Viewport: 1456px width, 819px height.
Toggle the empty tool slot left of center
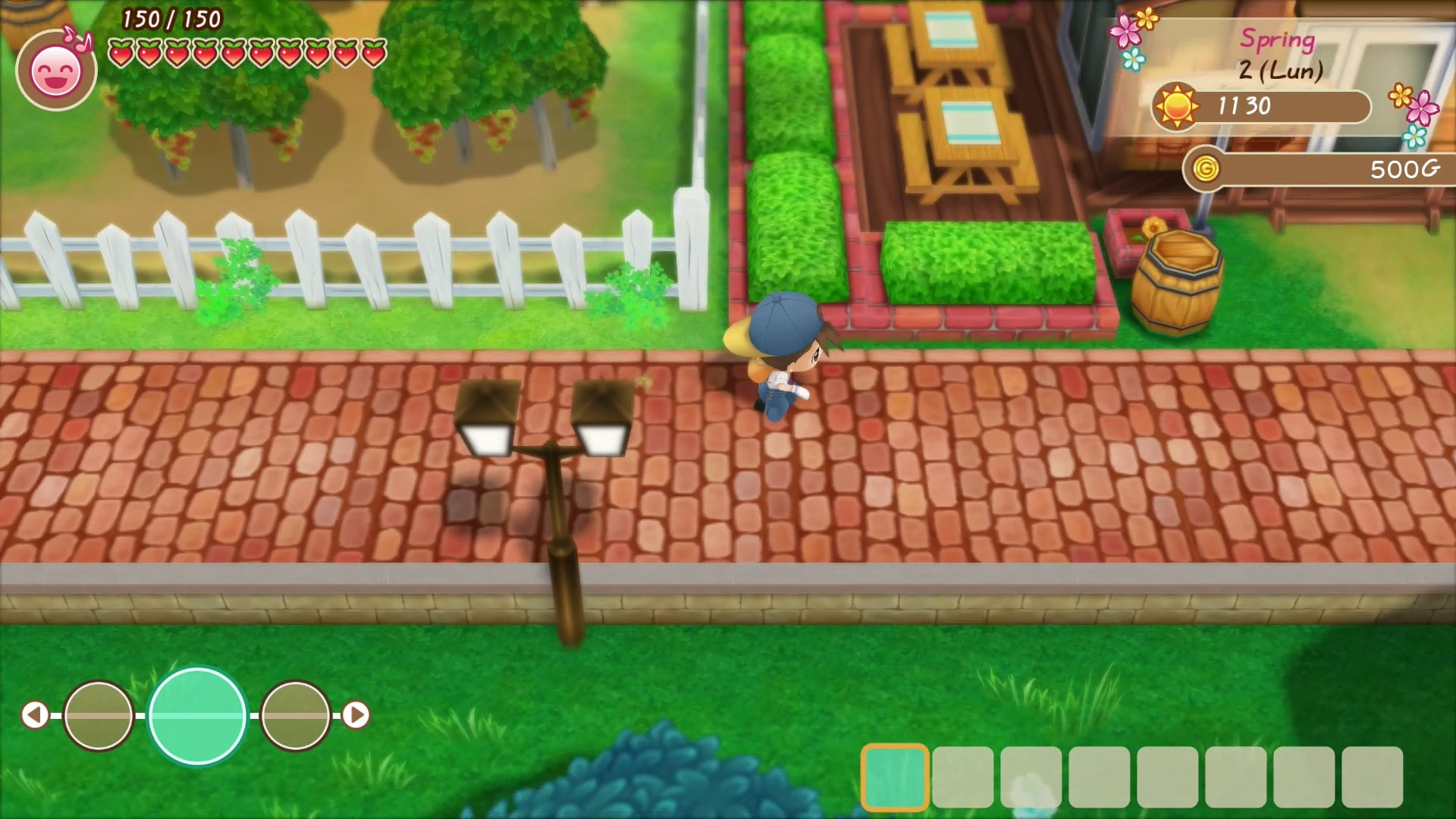pos(99,717)
